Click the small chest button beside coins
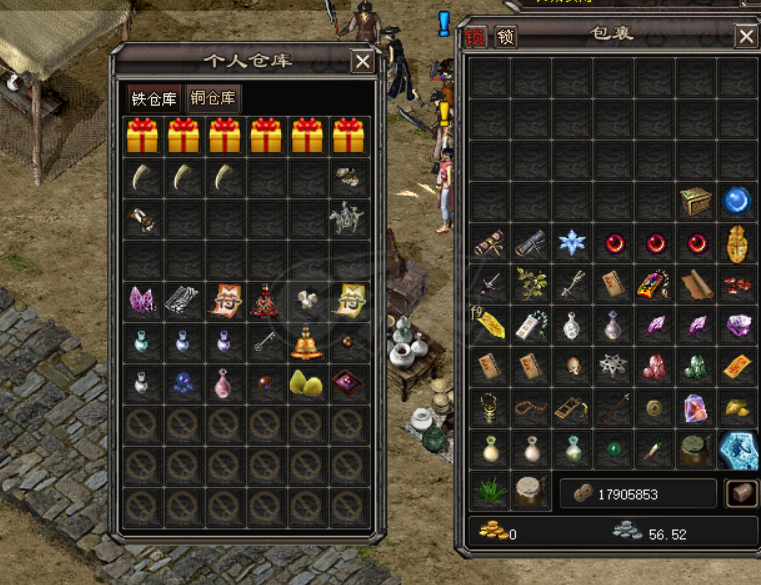 click(x=740, y=493)
